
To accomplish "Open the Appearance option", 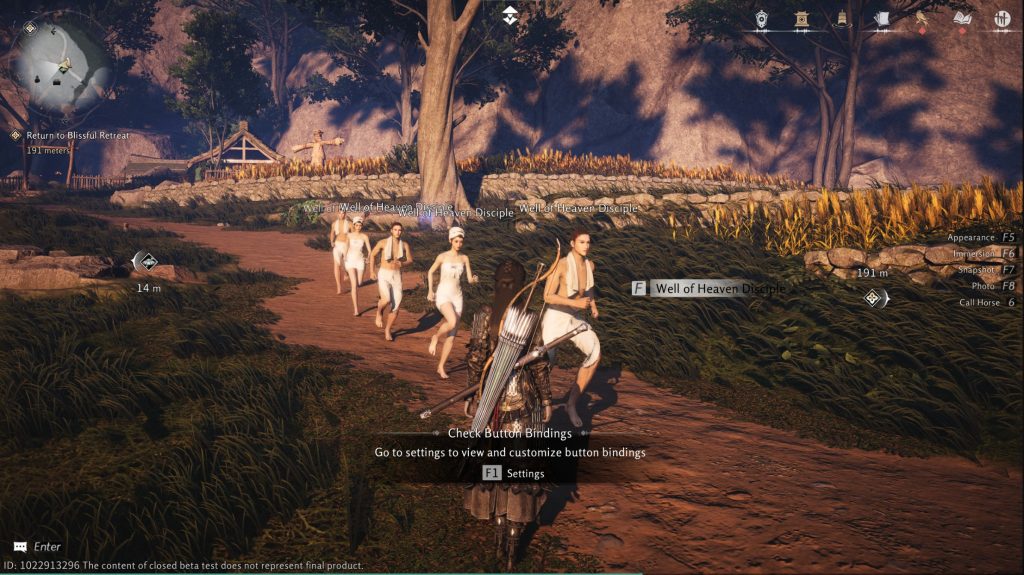I will pyautogui.click(x=982, y=238).
